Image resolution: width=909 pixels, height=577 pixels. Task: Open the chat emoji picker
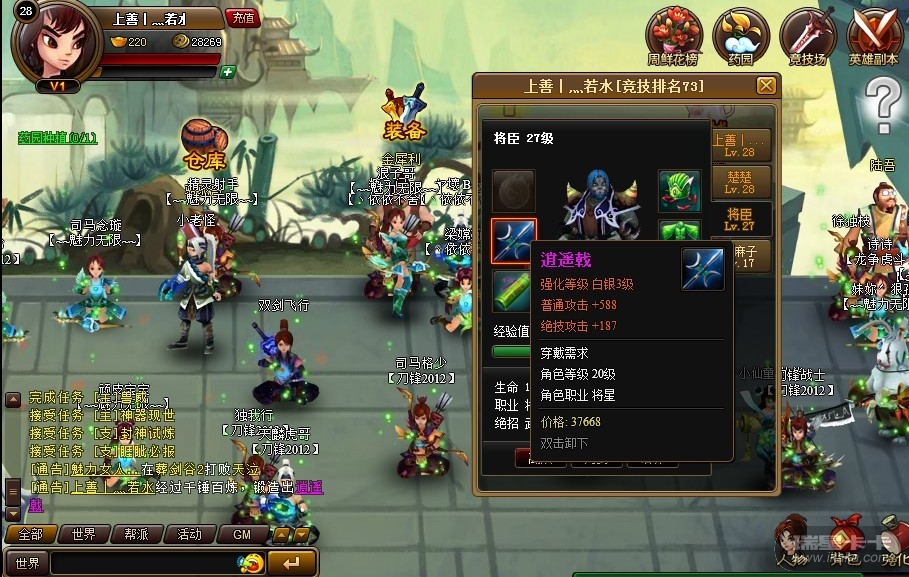tap(251, 563)
